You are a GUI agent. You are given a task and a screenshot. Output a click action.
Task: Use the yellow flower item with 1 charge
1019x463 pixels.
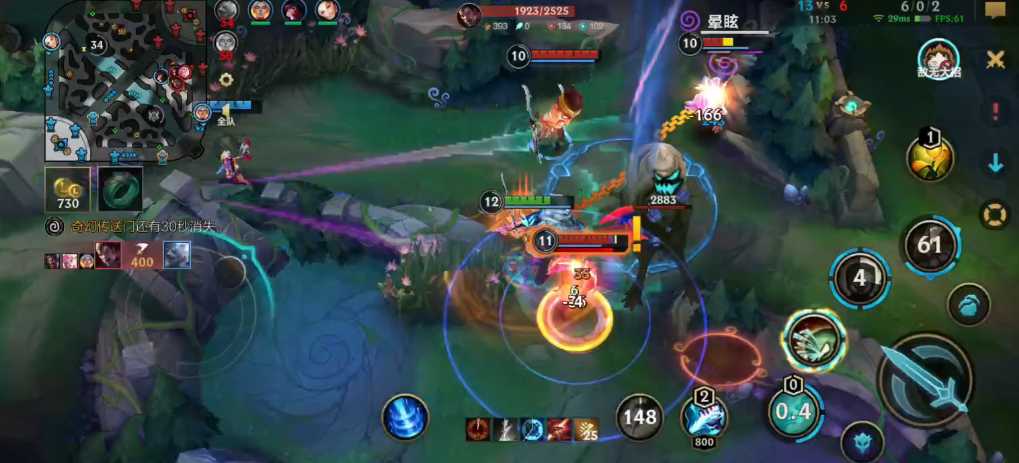[929, 158]
